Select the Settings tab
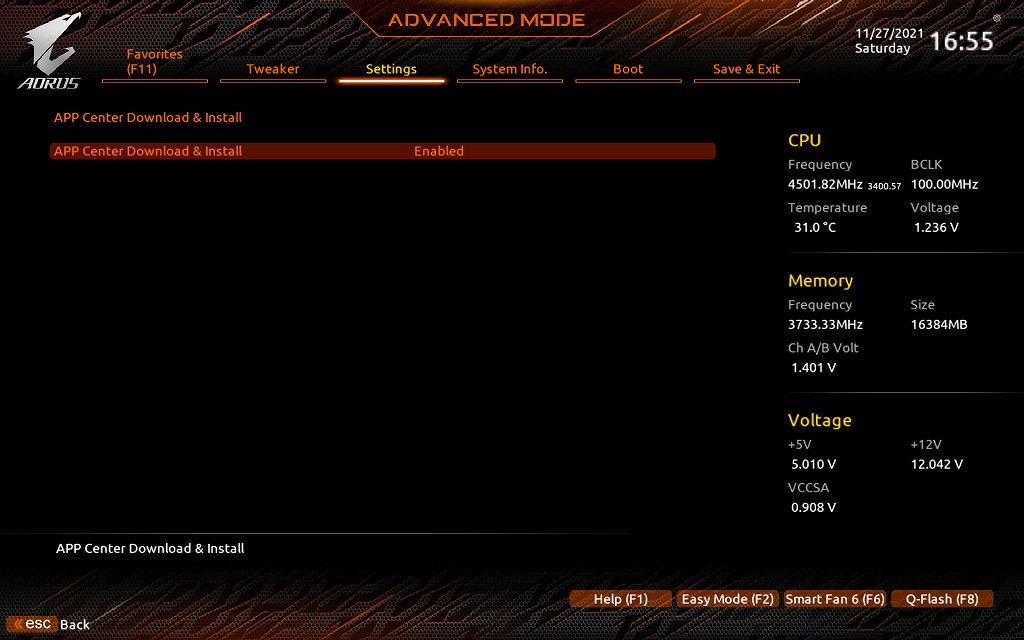 [x=391, y=69]
